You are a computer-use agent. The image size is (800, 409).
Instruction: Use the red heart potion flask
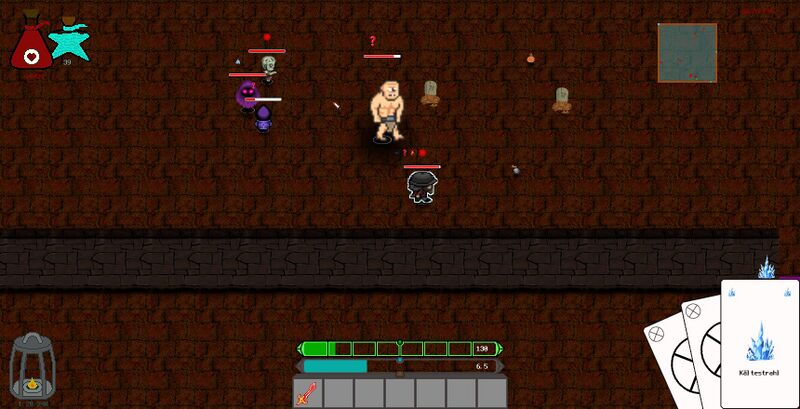32,45
